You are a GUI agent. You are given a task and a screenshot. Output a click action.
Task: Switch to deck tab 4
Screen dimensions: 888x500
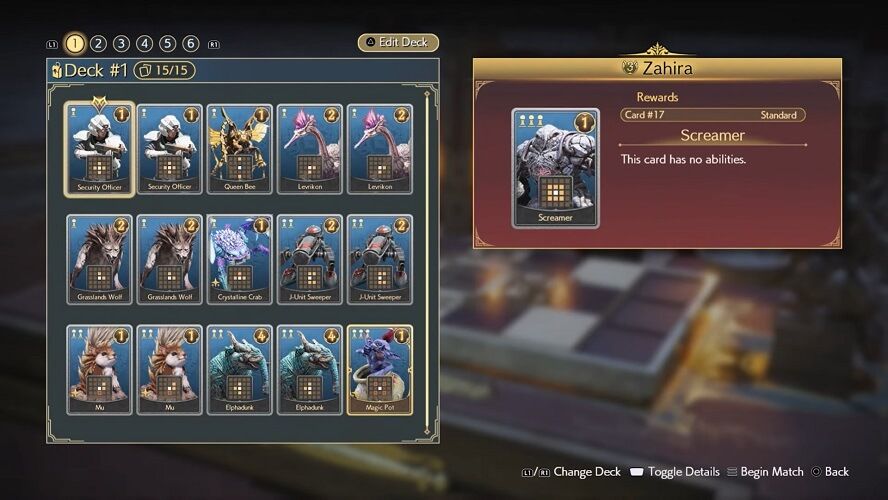(x=144, y=43)
